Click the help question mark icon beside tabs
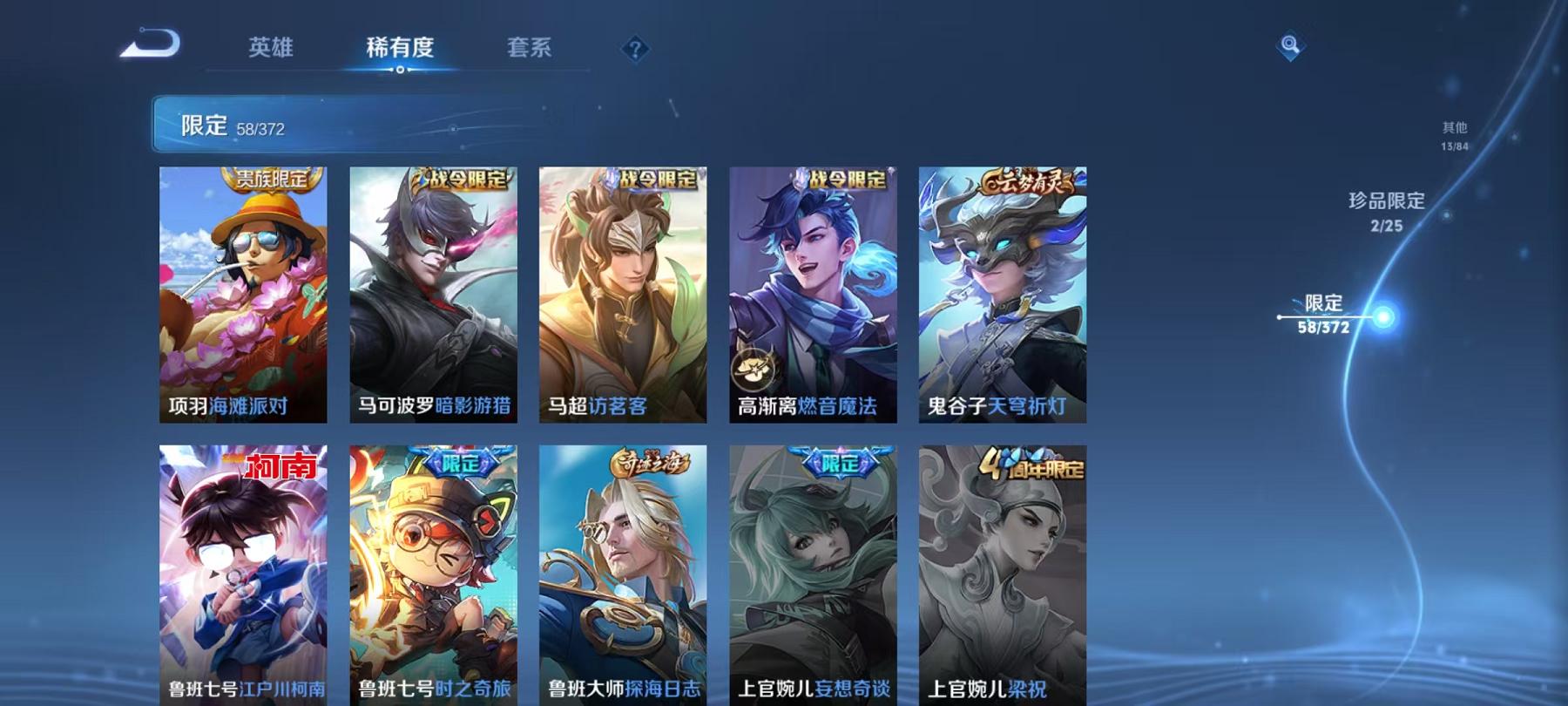1568x706 pixels. point(637,50)
